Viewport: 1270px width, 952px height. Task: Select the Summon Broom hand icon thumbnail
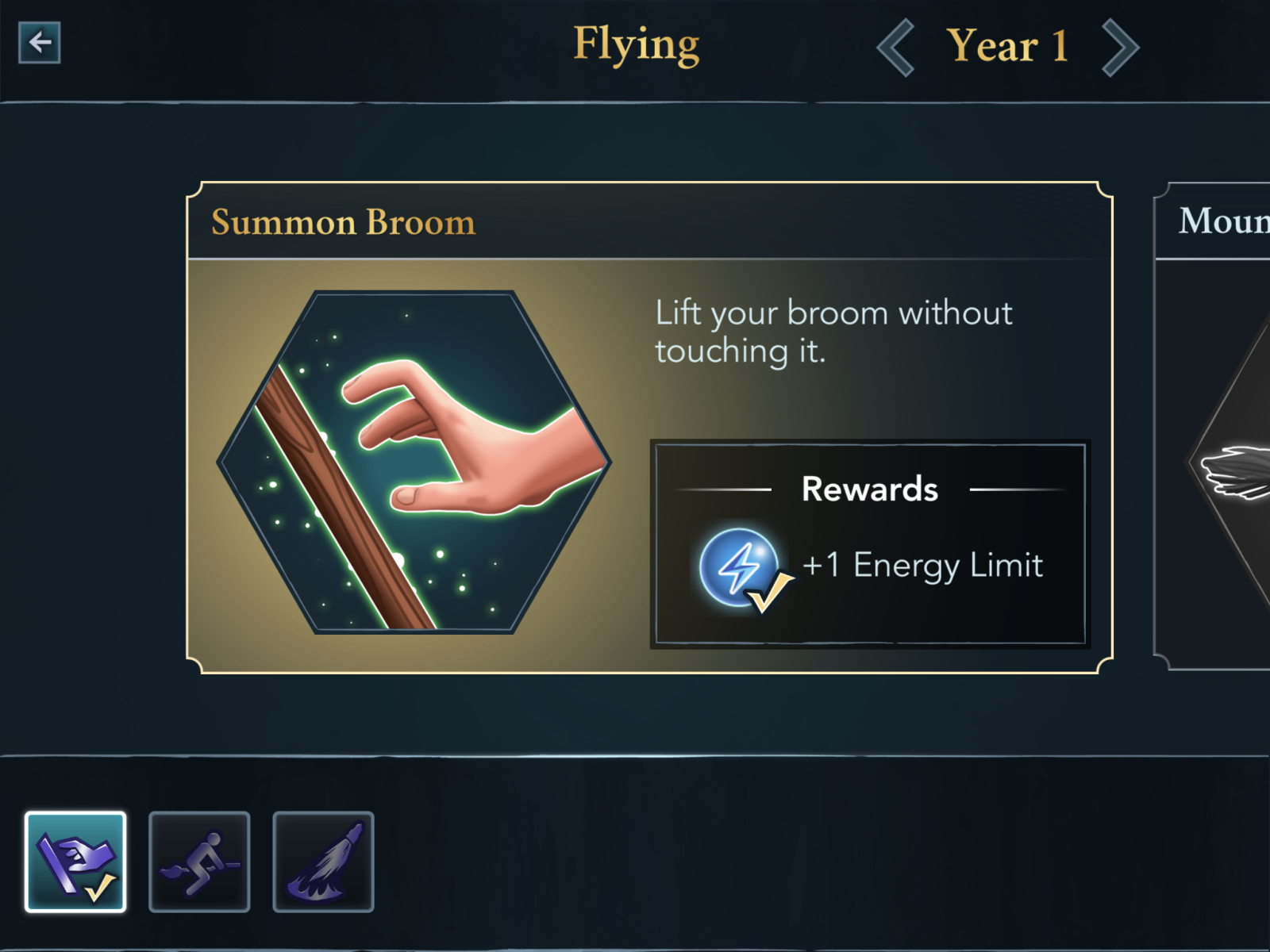pos(75,862)
